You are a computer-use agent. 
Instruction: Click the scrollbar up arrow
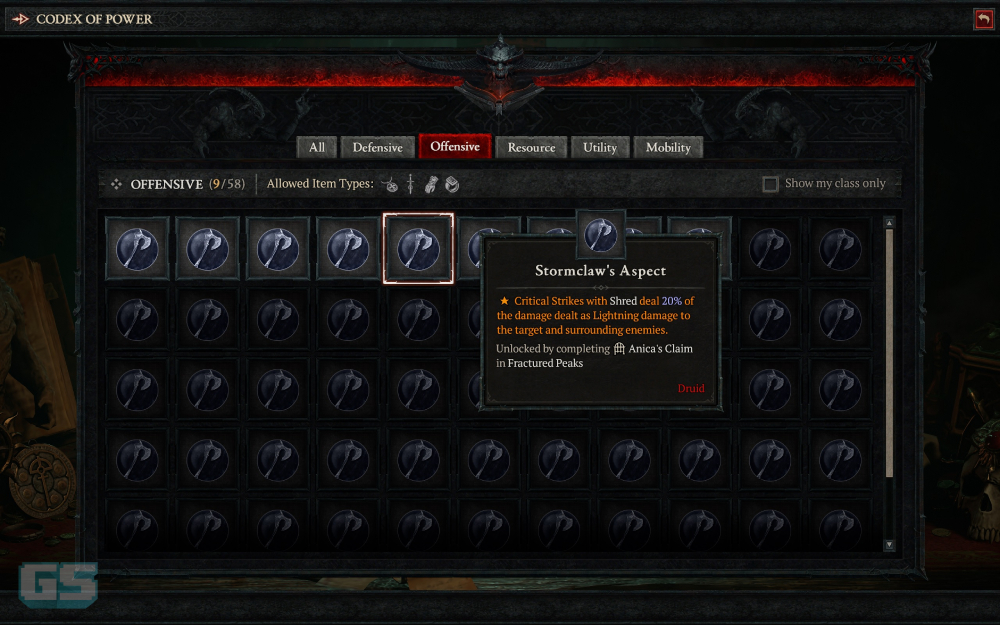pos(889,222)
